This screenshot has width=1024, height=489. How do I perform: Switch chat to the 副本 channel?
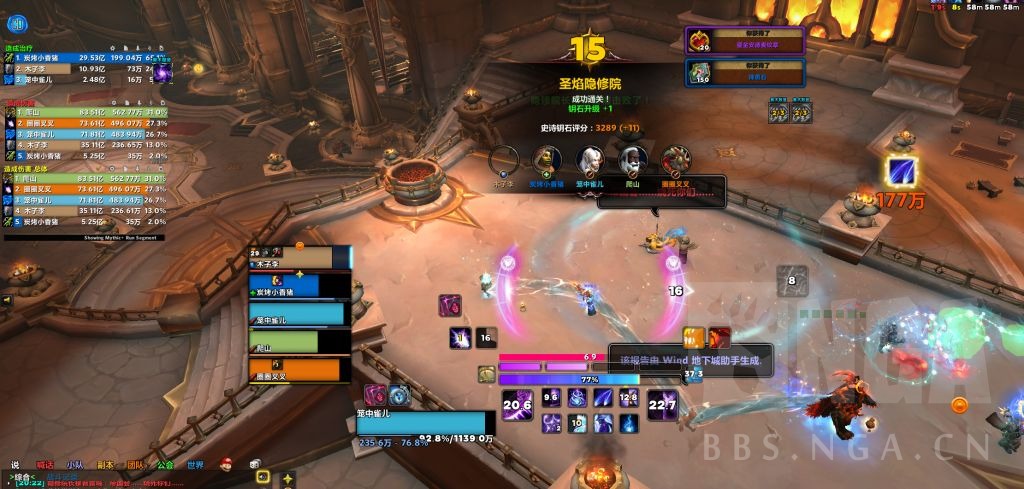tap(105, 465)
